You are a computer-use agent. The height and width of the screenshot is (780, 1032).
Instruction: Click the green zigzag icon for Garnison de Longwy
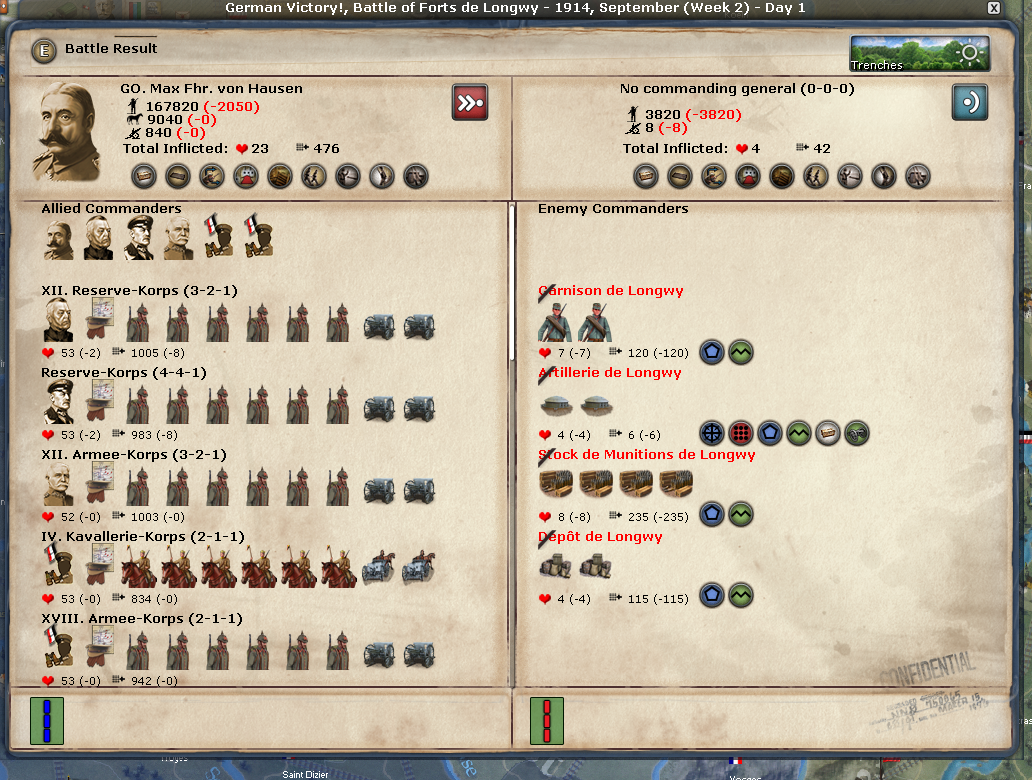(741, 352)
